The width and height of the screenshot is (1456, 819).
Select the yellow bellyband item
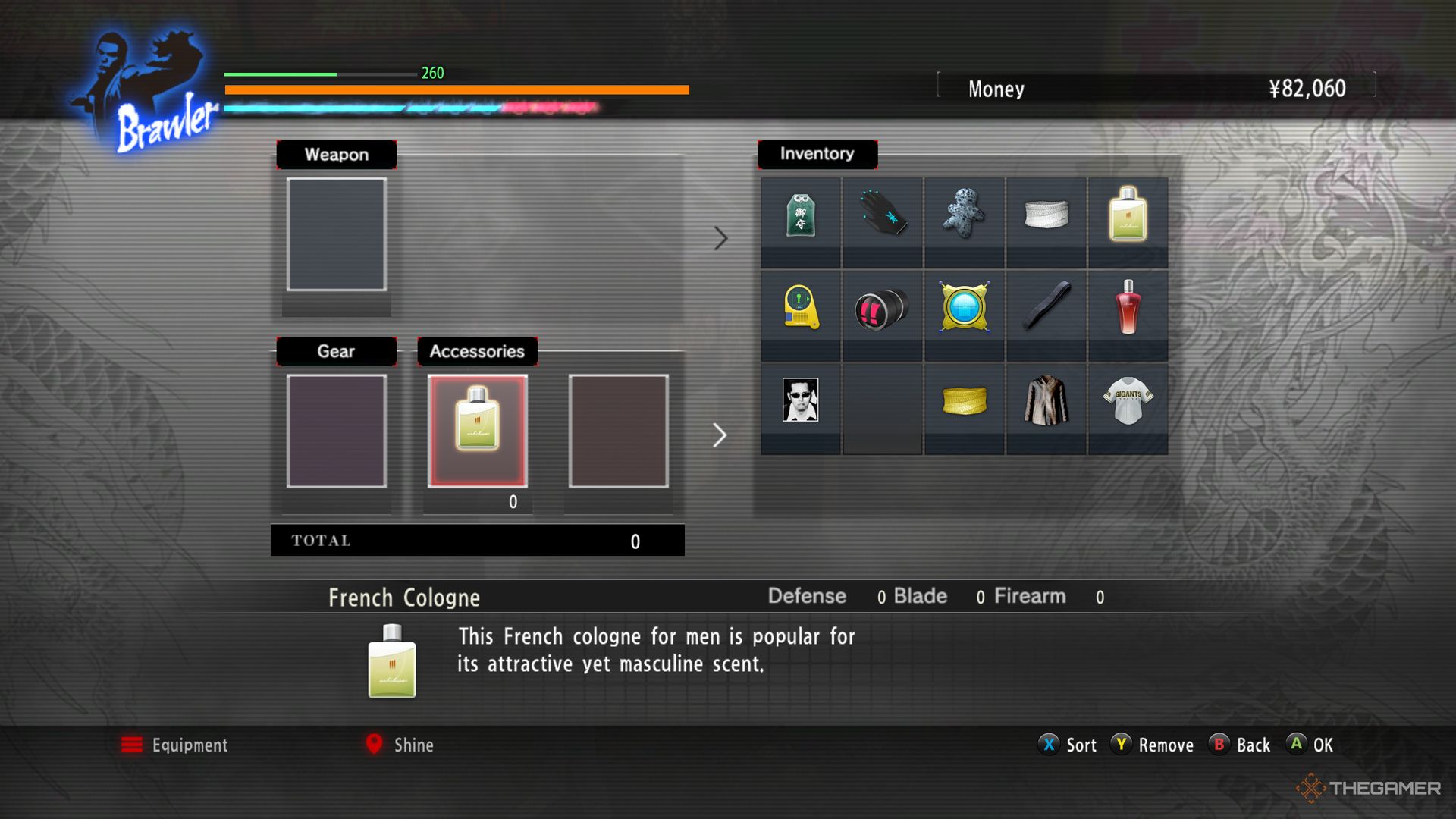(964, 400)
